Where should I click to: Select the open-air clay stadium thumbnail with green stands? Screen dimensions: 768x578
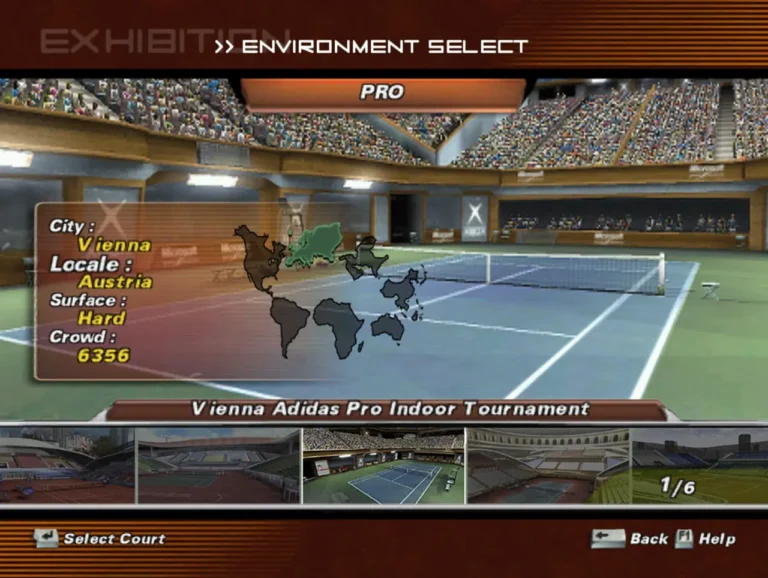coord(218,466)
